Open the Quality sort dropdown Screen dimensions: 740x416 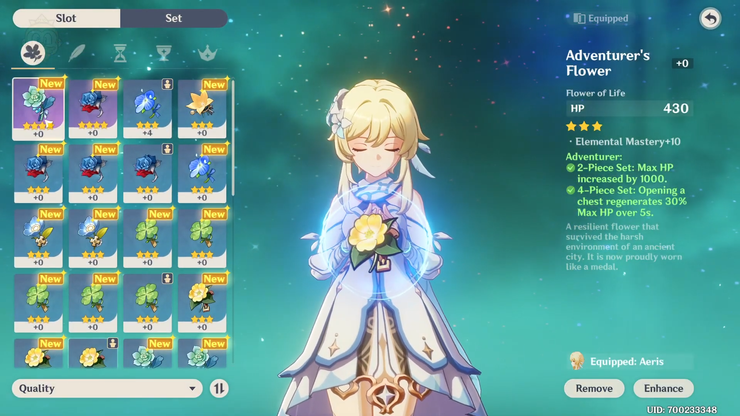[x=107, y=388]
